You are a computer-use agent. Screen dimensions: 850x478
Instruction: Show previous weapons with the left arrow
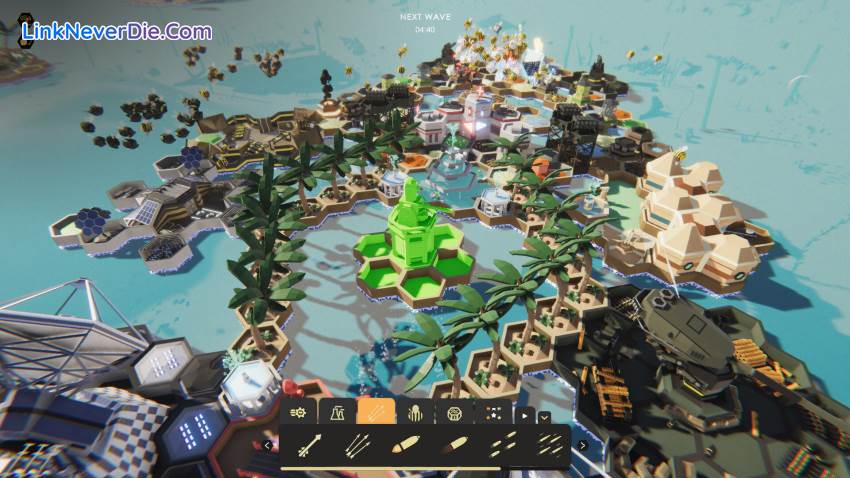(267, 445)
